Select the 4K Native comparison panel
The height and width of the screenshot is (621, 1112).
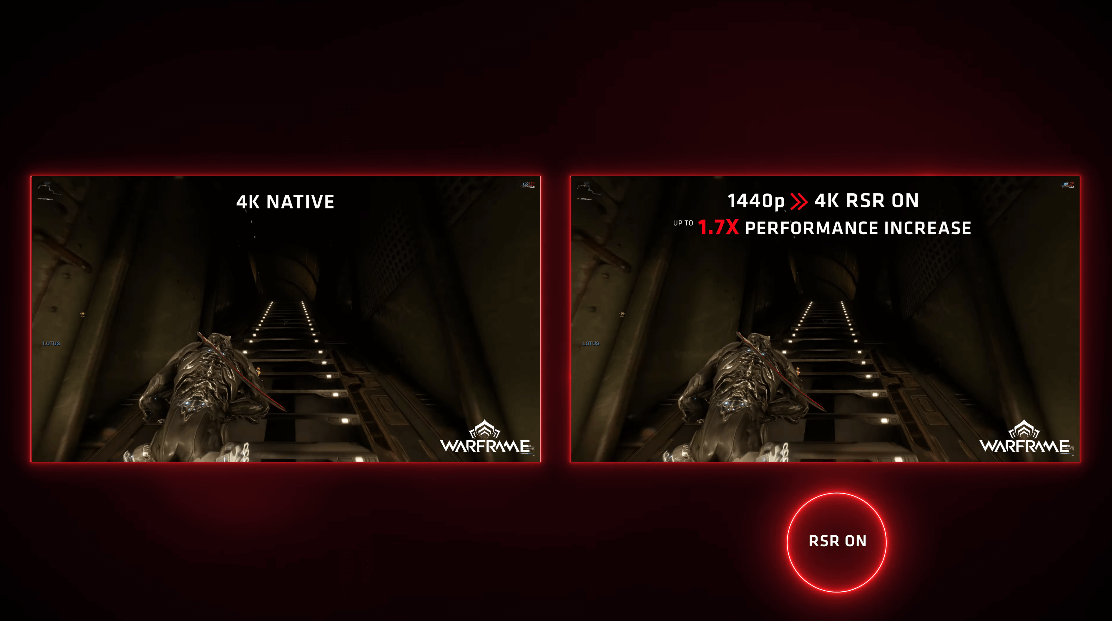pos(285,319)
